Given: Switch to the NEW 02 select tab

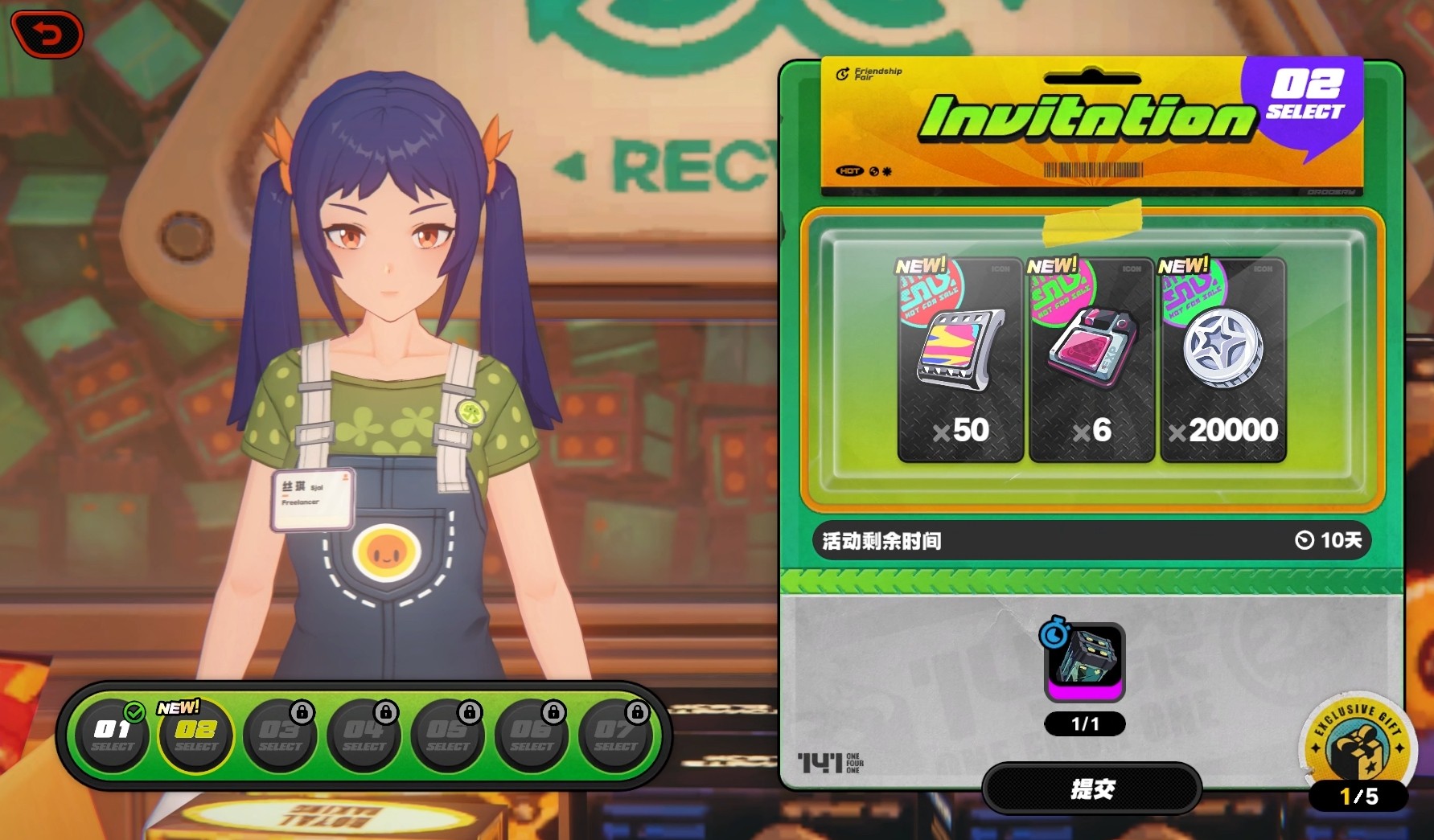Looking at the screenshot, I should point(196,736).
